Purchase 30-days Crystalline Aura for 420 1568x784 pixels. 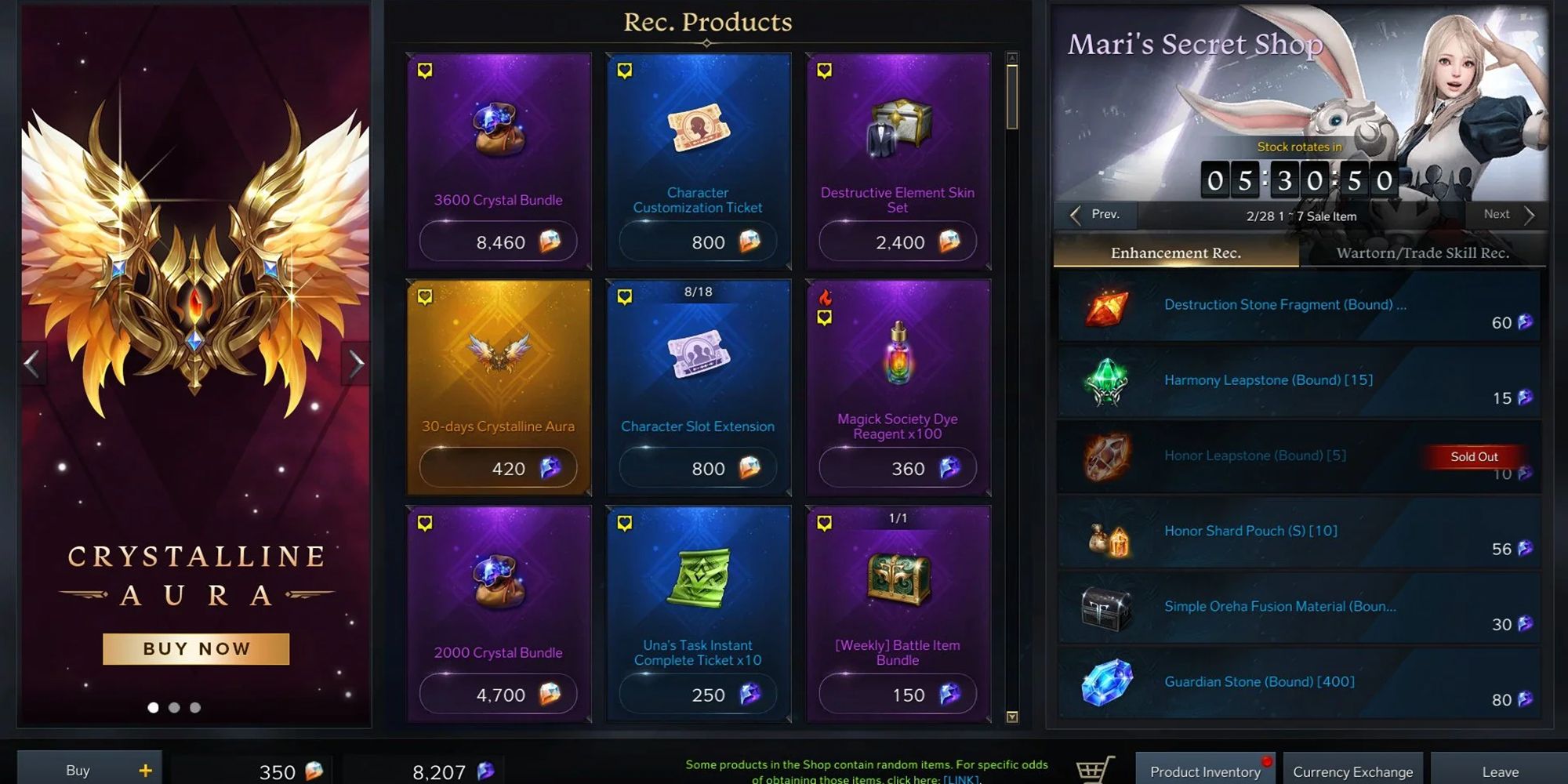pos(499,467)
